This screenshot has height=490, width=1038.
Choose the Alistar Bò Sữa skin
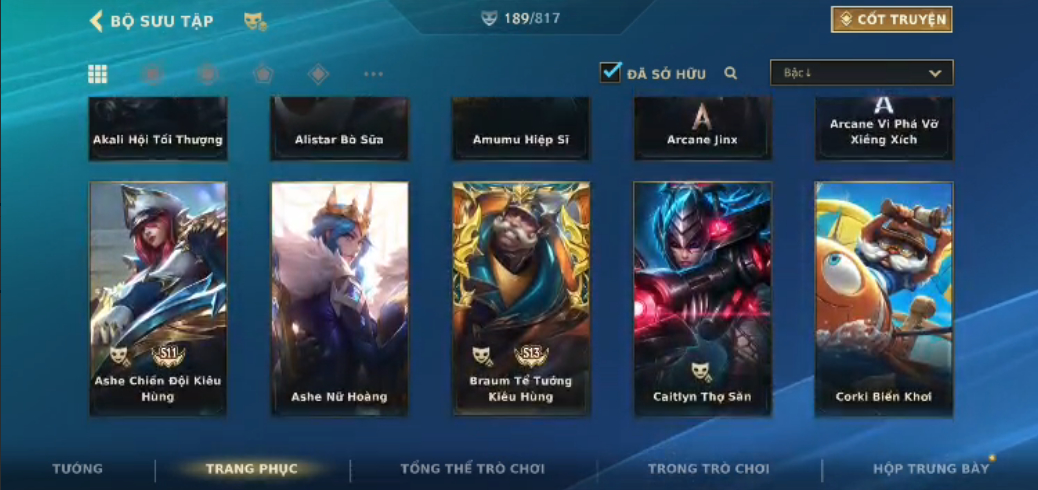[x=339, y=129]
